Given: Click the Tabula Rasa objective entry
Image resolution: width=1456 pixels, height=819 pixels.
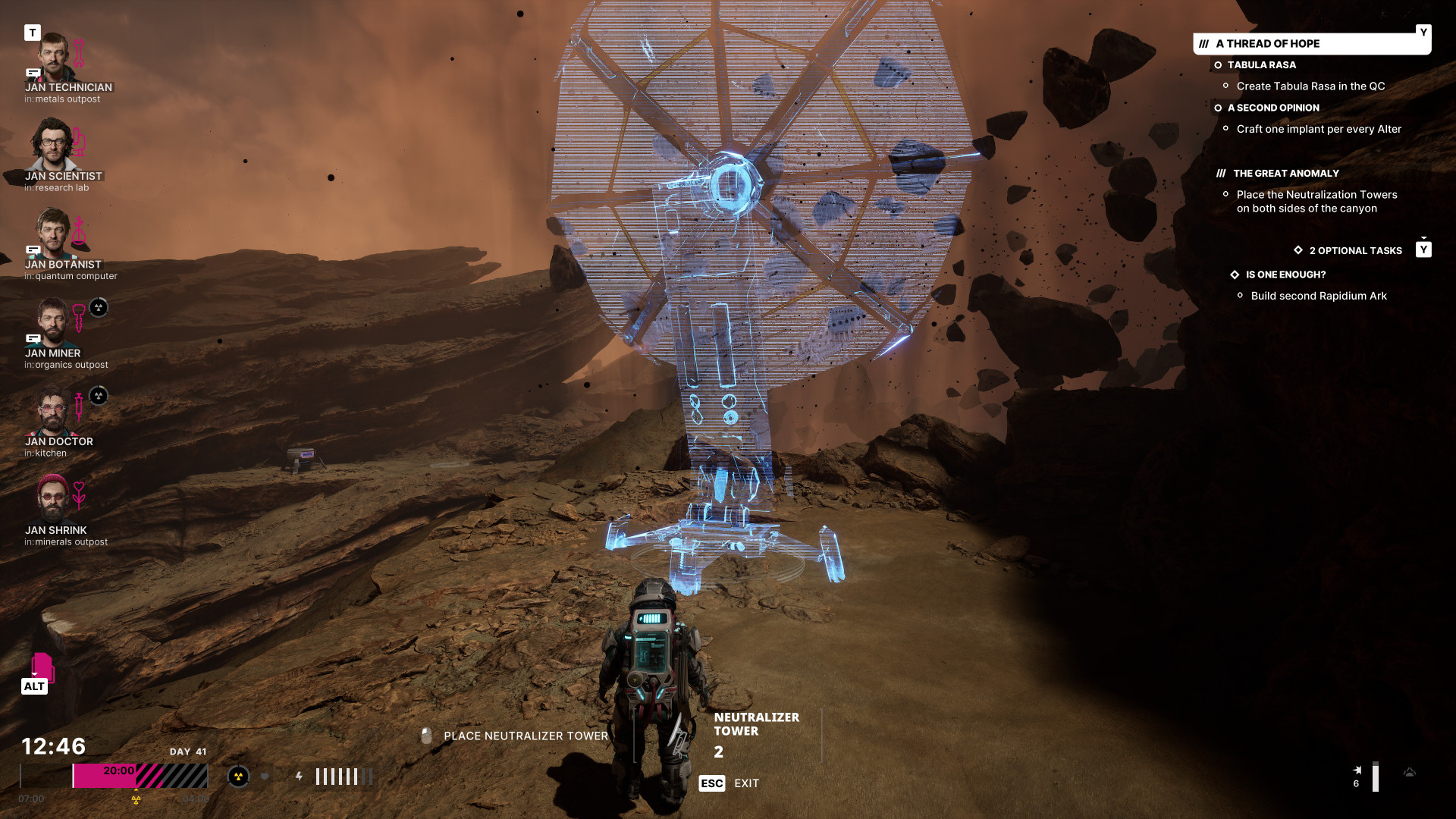Looking at the screenshot, I should coord(1261,65).
